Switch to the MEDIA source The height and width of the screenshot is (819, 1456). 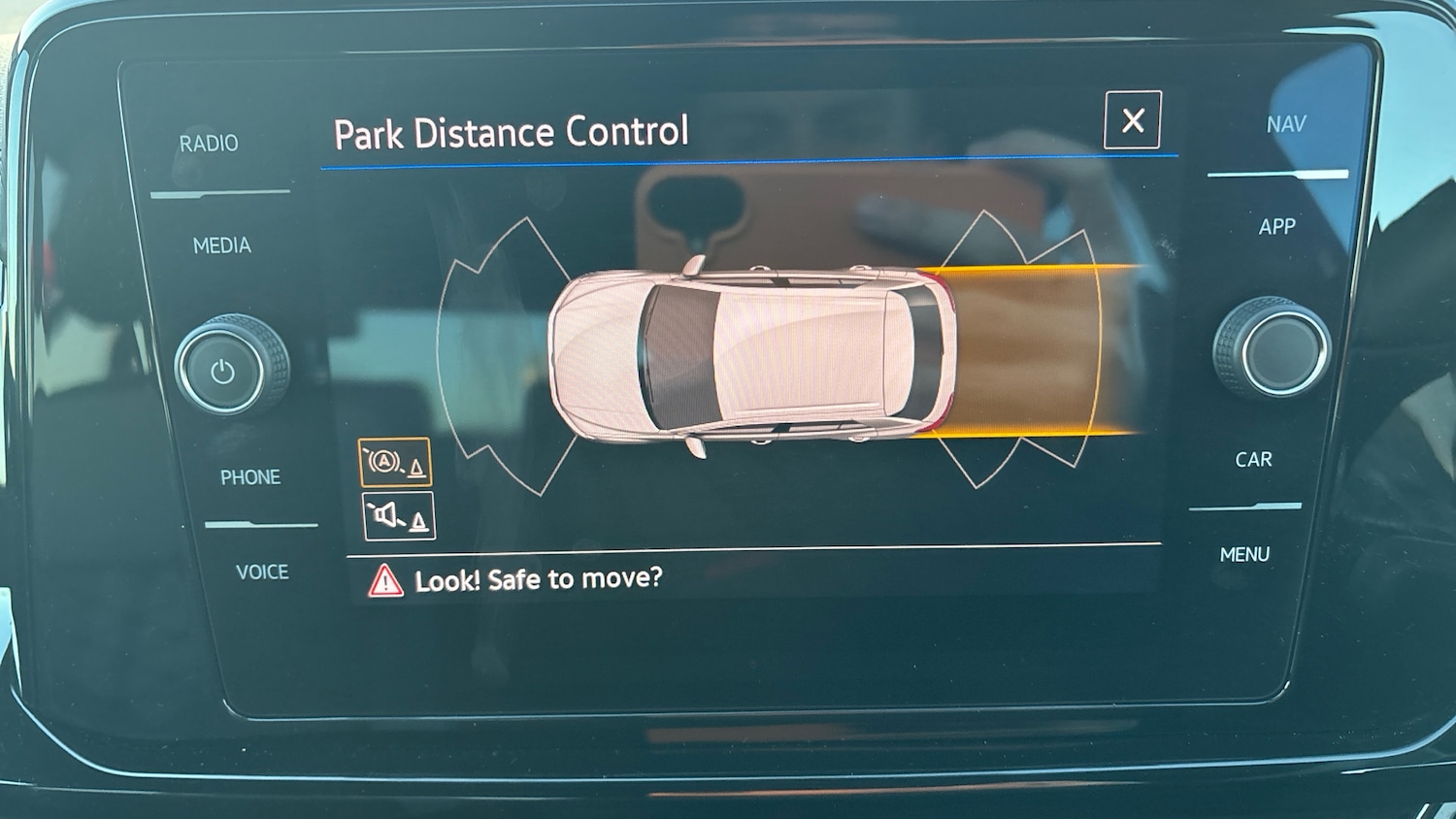click(x=222, y=246)
